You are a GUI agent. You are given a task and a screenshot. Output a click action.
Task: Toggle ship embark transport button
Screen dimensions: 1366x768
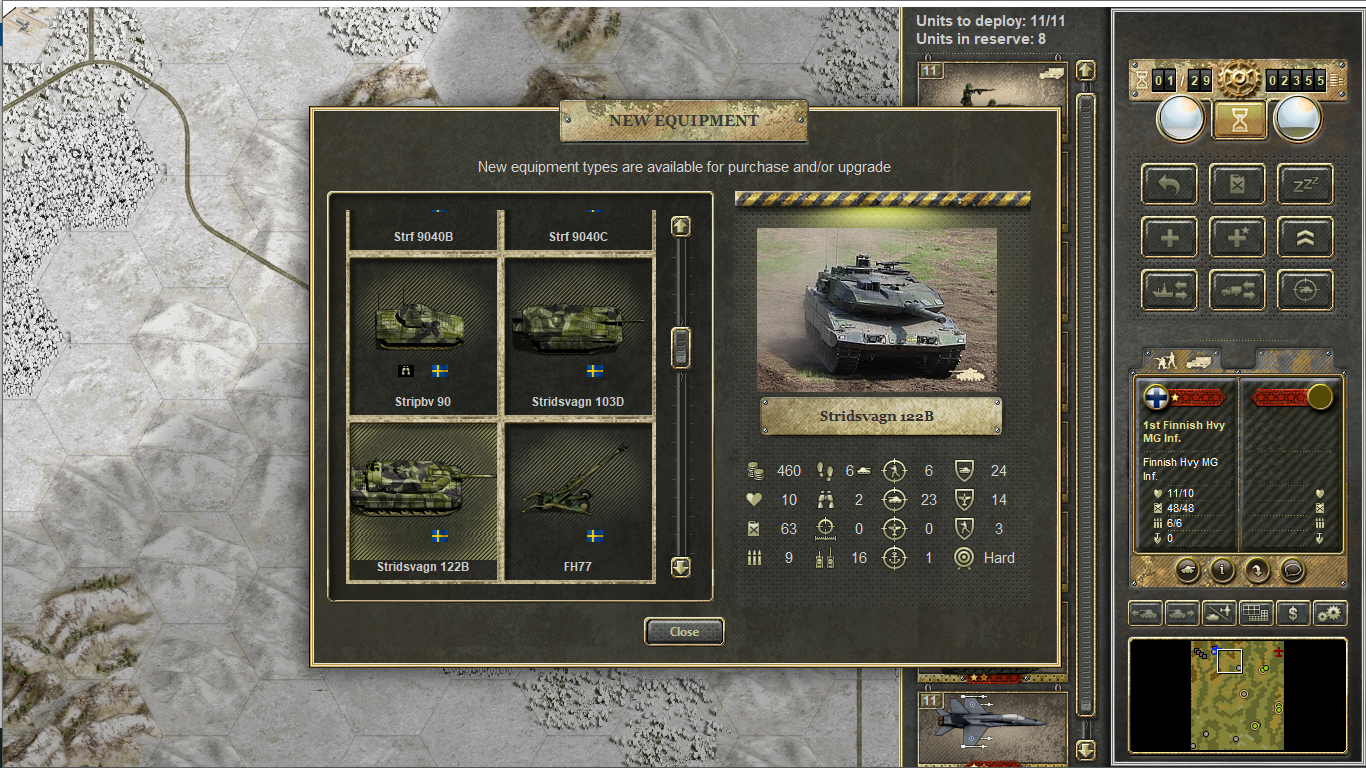pos(1170,290)
